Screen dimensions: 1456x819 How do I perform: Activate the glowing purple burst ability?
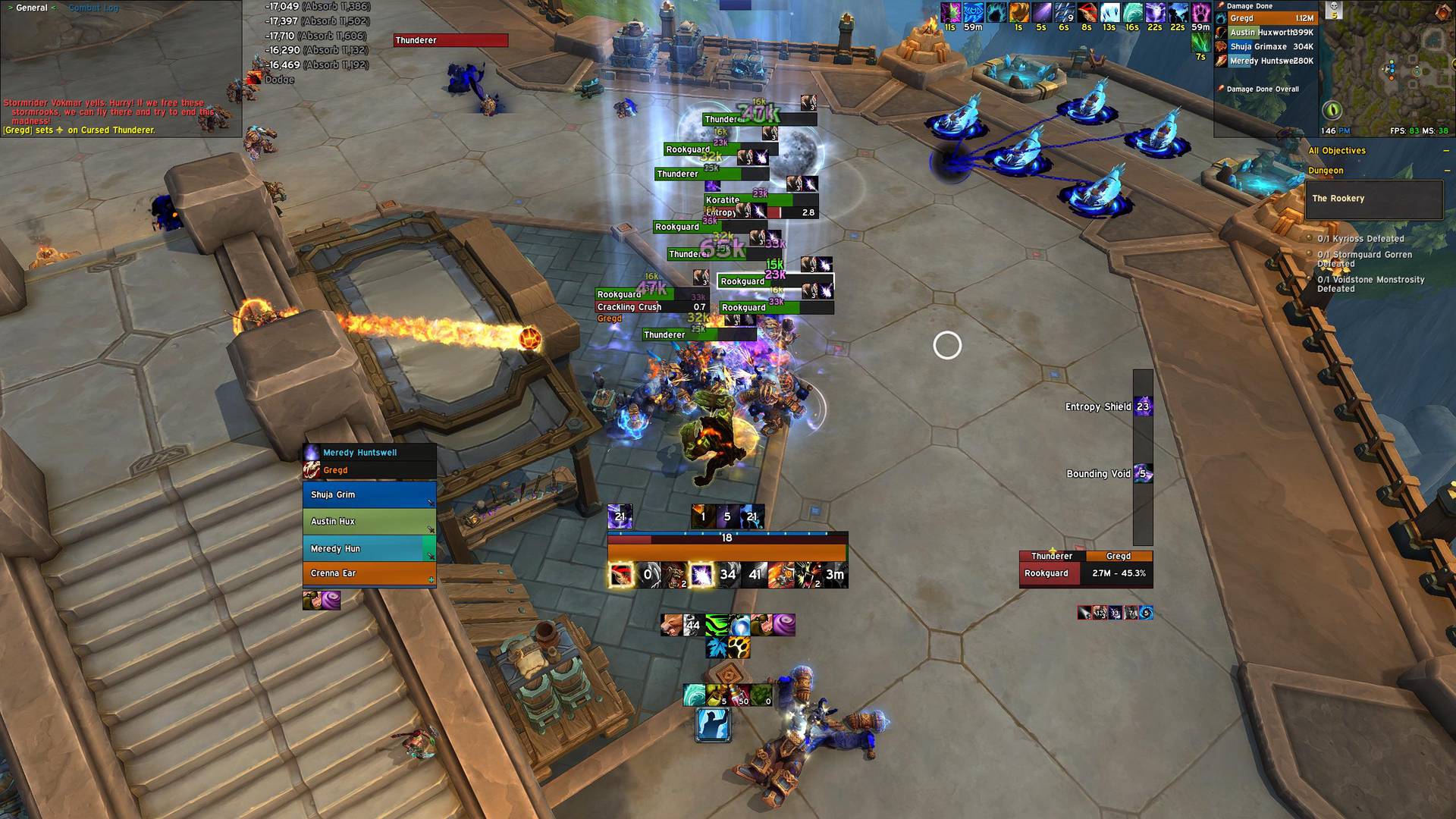701,575
